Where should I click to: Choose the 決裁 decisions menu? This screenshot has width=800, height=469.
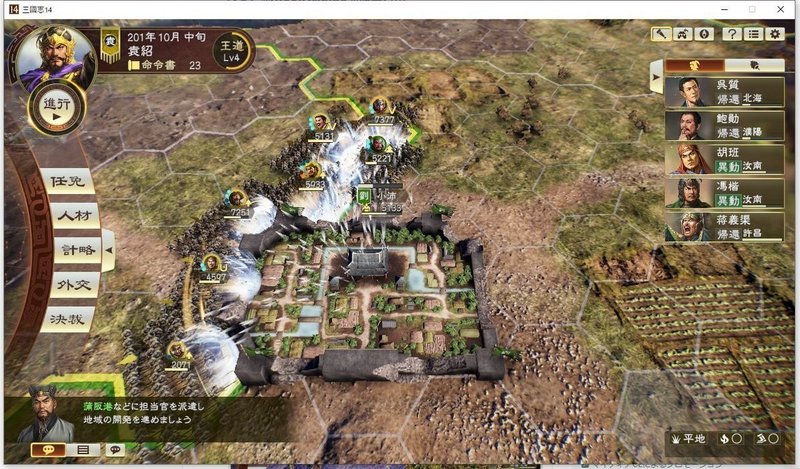point(70,319)
